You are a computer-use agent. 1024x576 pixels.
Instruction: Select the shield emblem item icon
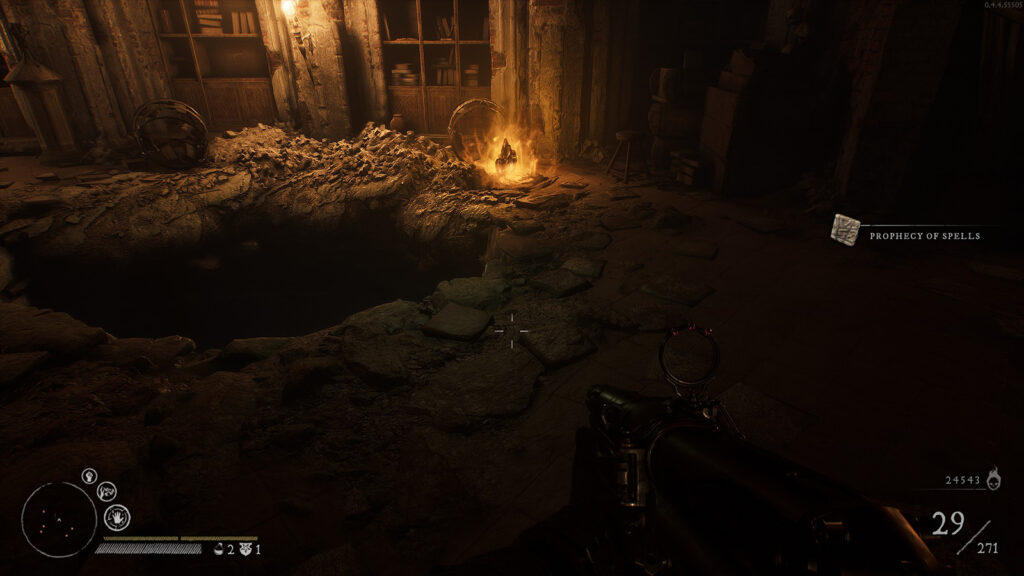tap(246, 549)
